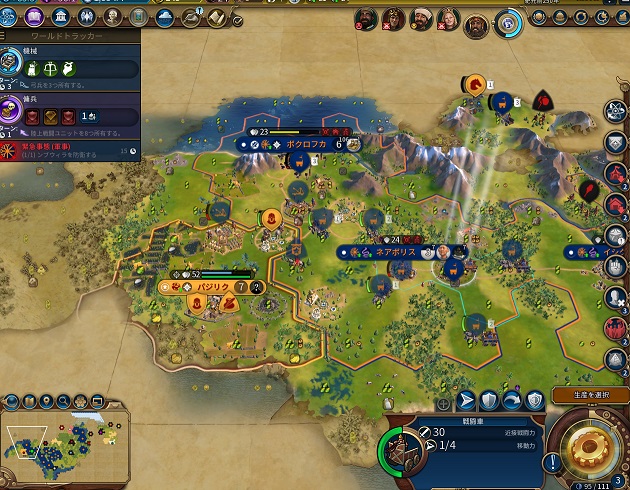630x490 pixels.
Task: Open diplomacy with the first leader portrait
Action: tap(367, 19)
